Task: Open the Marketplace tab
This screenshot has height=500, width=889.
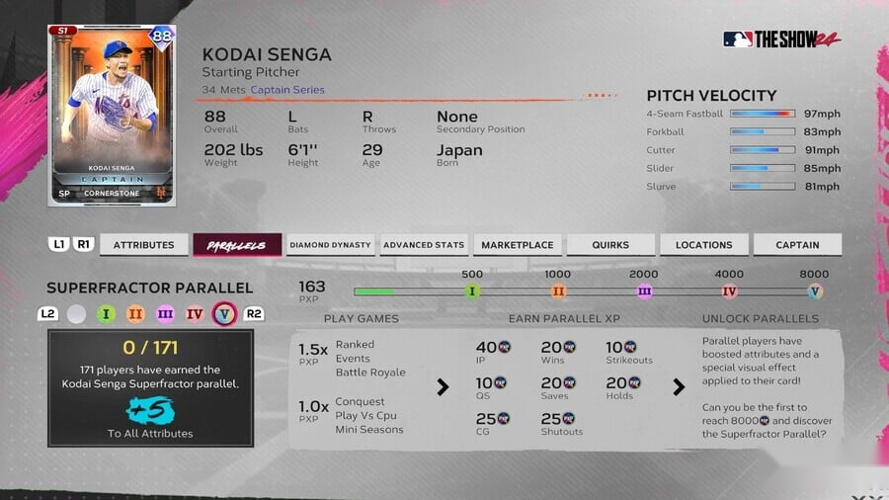Action: pyautogui.click(x=517, y=245)
